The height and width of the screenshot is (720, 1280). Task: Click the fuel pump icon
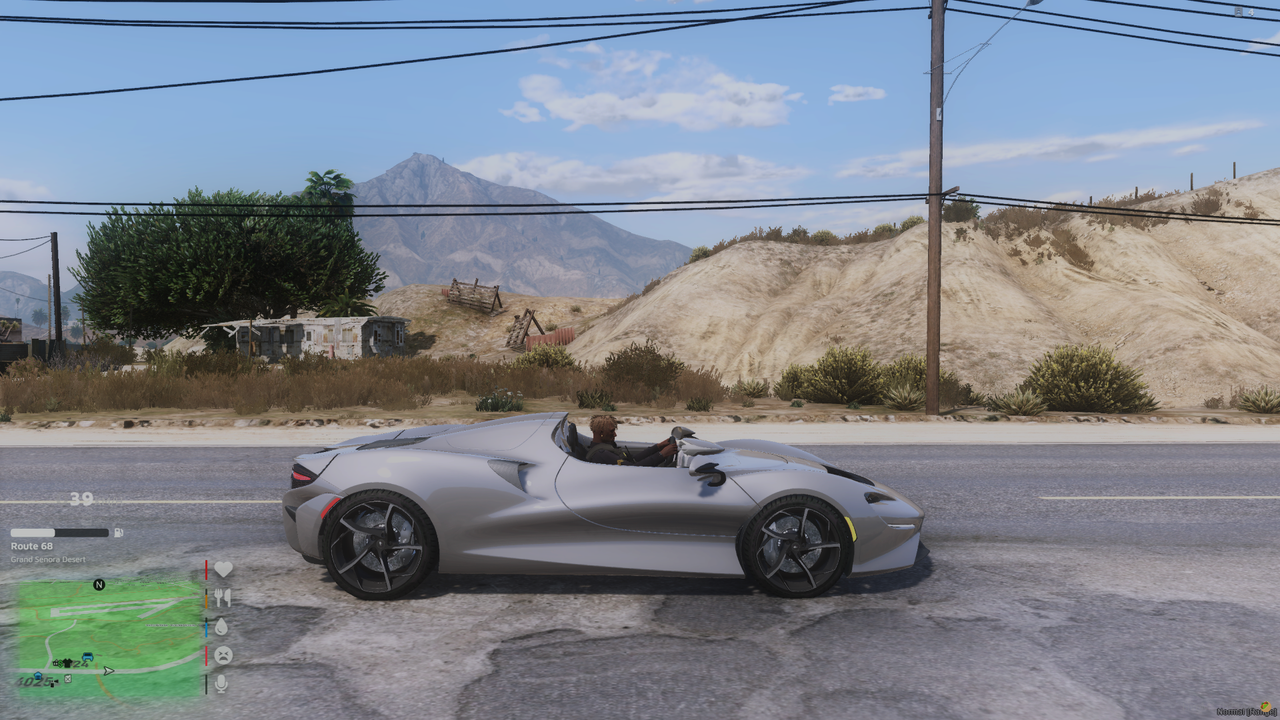pyautogui.click(x=119, y=533)
